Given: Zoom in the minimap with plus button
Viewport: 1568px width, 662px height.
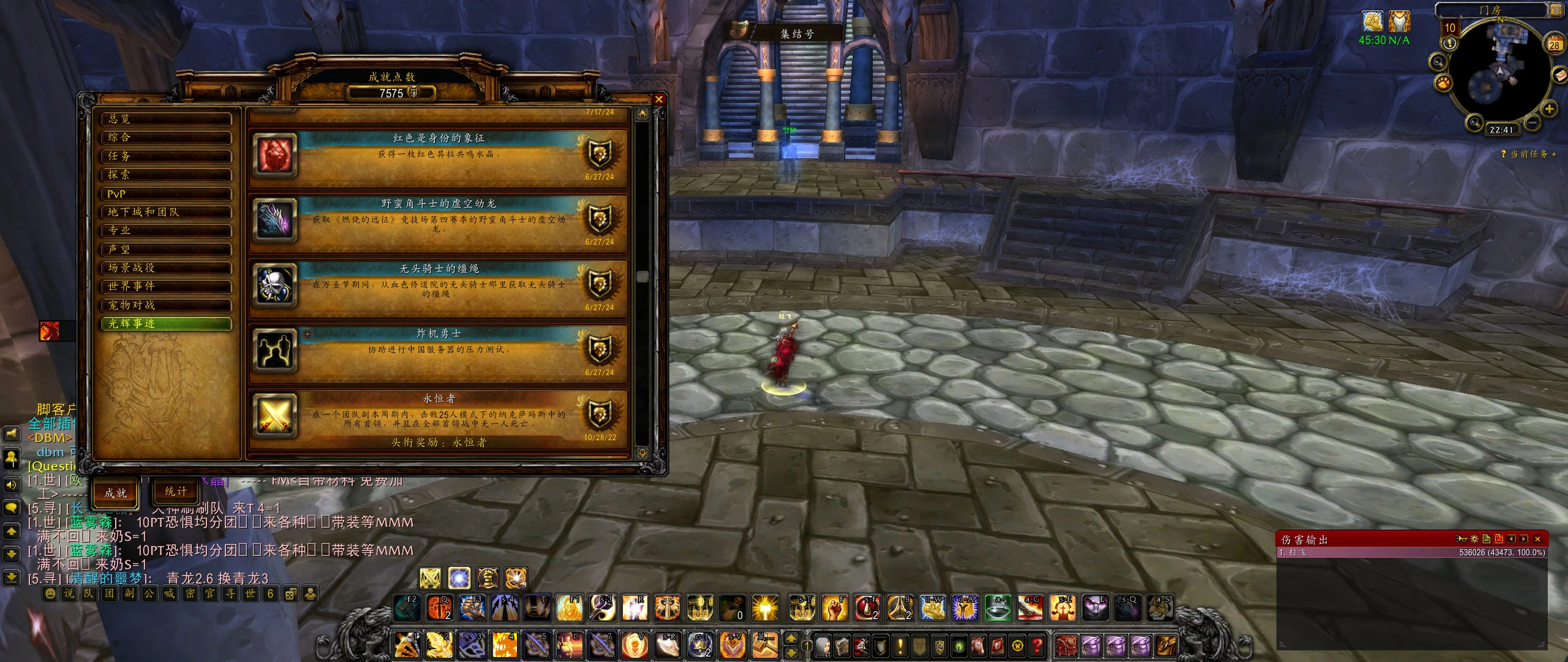Looking at the screenshot, I should [1549, 109].
